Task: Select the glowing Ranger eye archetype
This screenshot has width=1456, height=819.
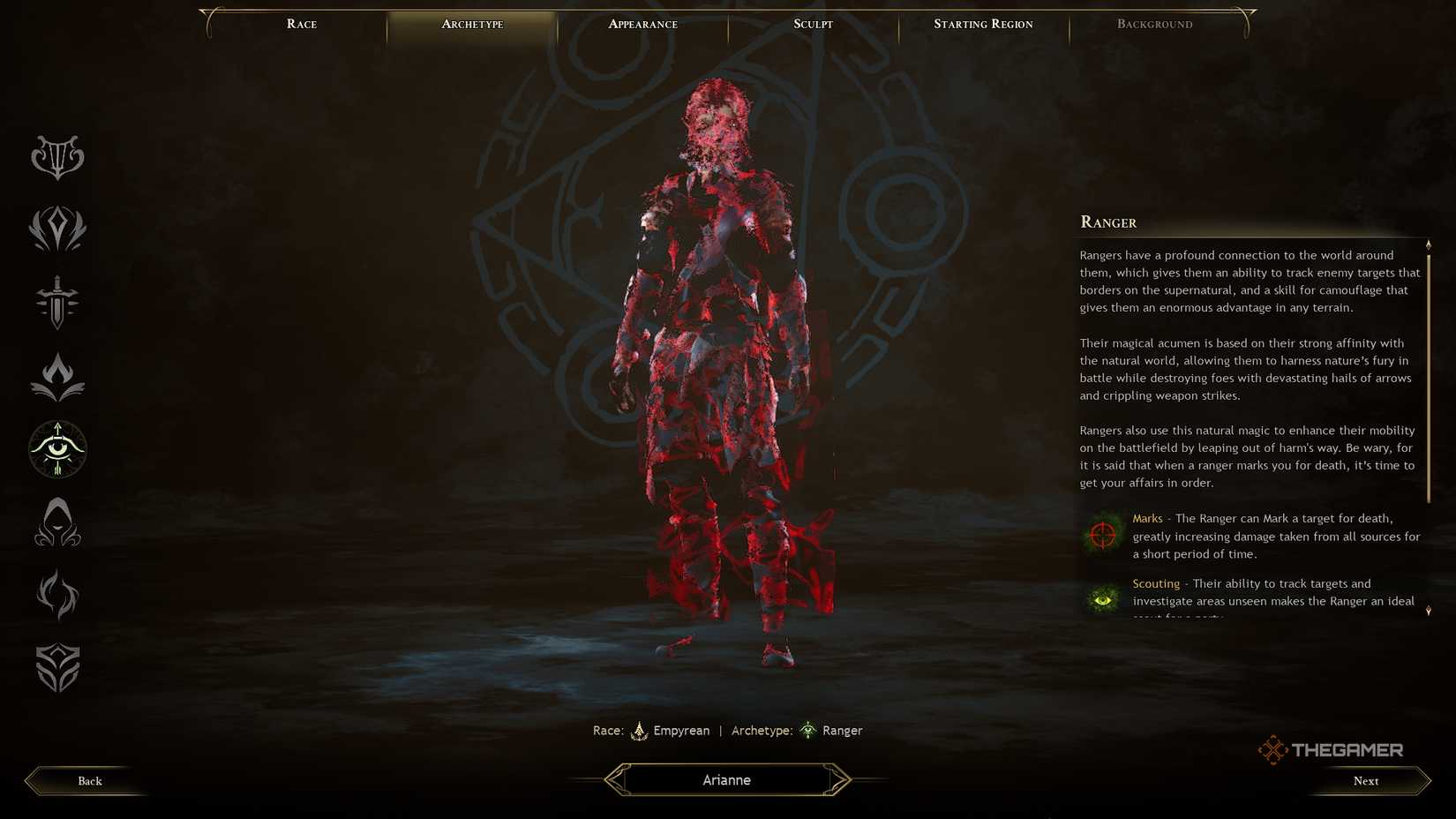Action: click(56, 449)
